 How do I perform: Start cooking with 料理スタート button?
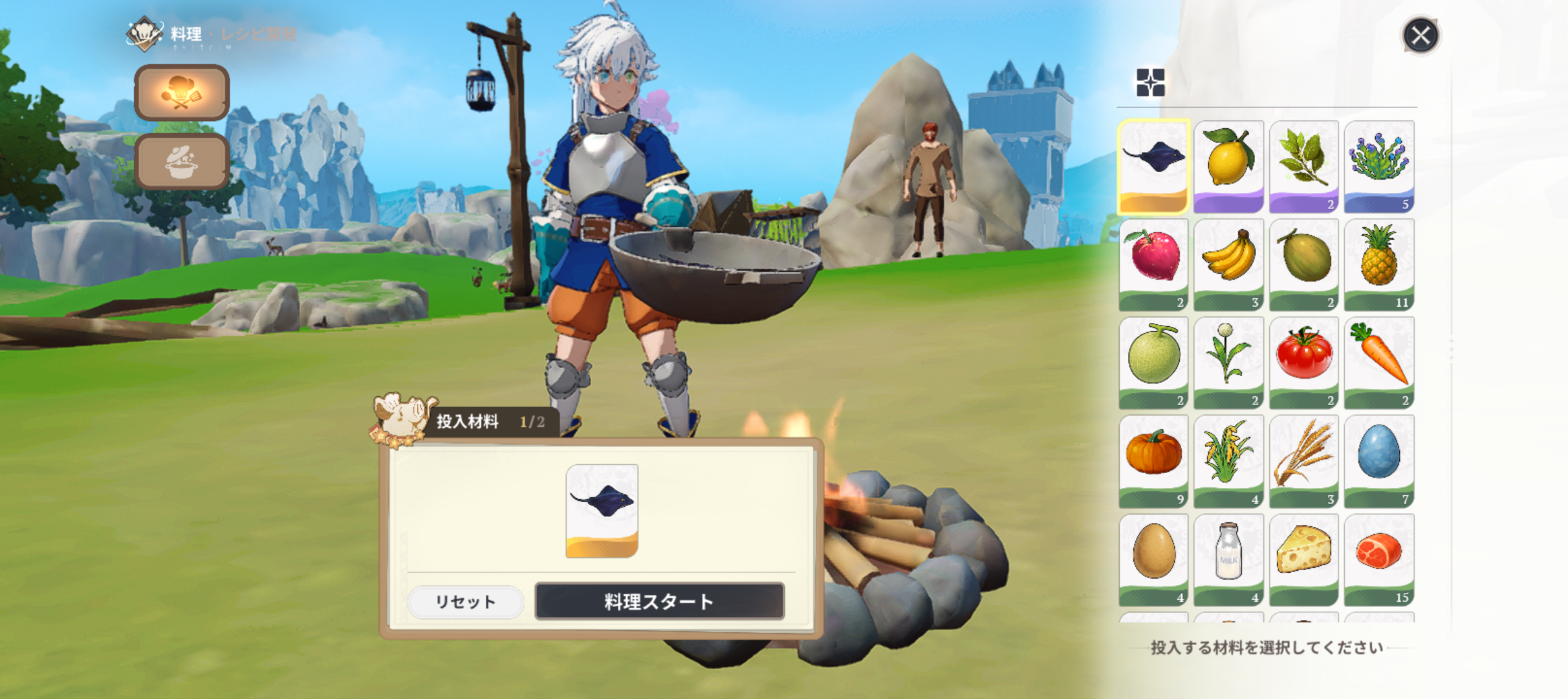(x=659, y=601)
